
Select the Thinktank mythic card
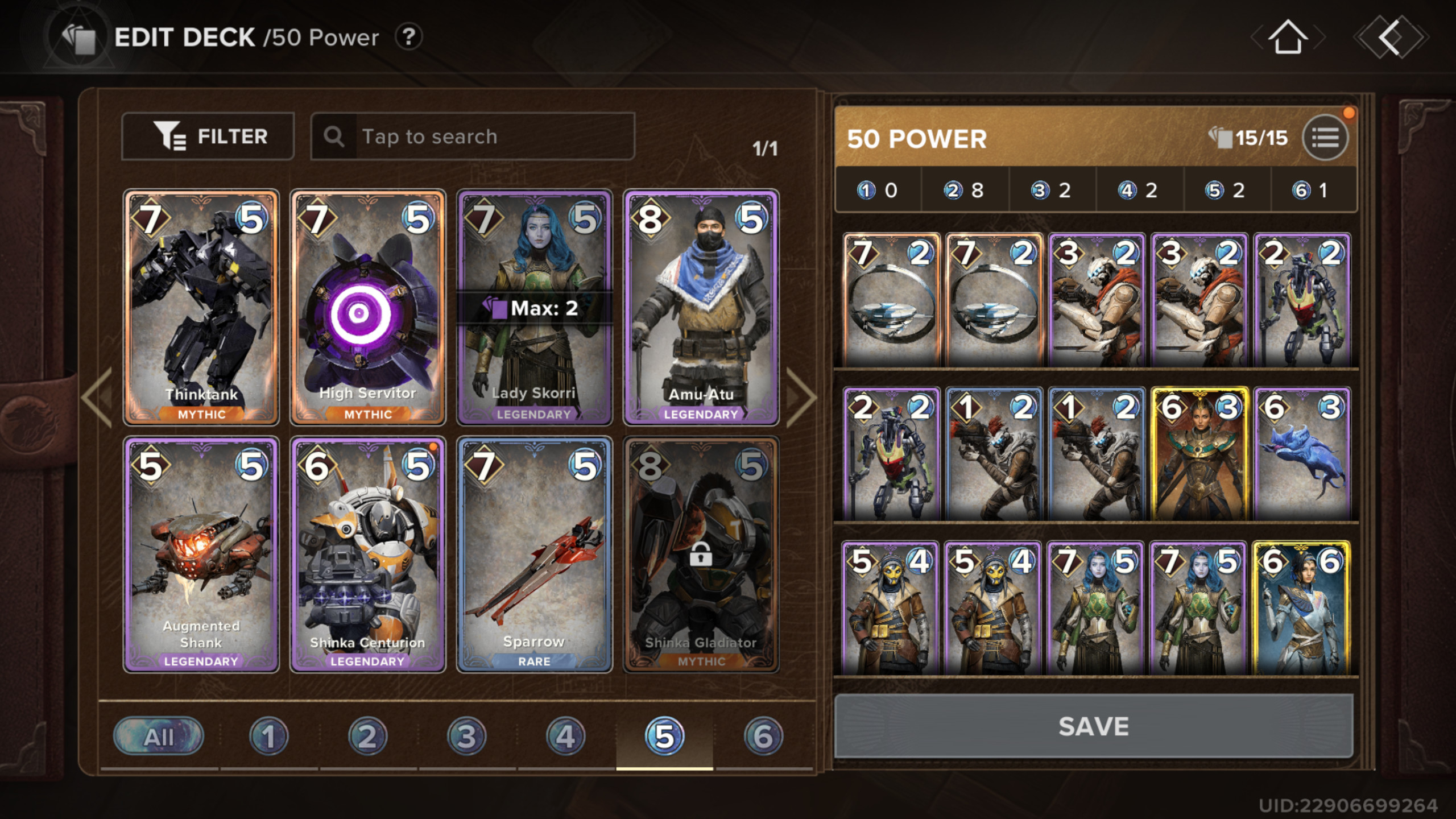click(x=201, y=307)
